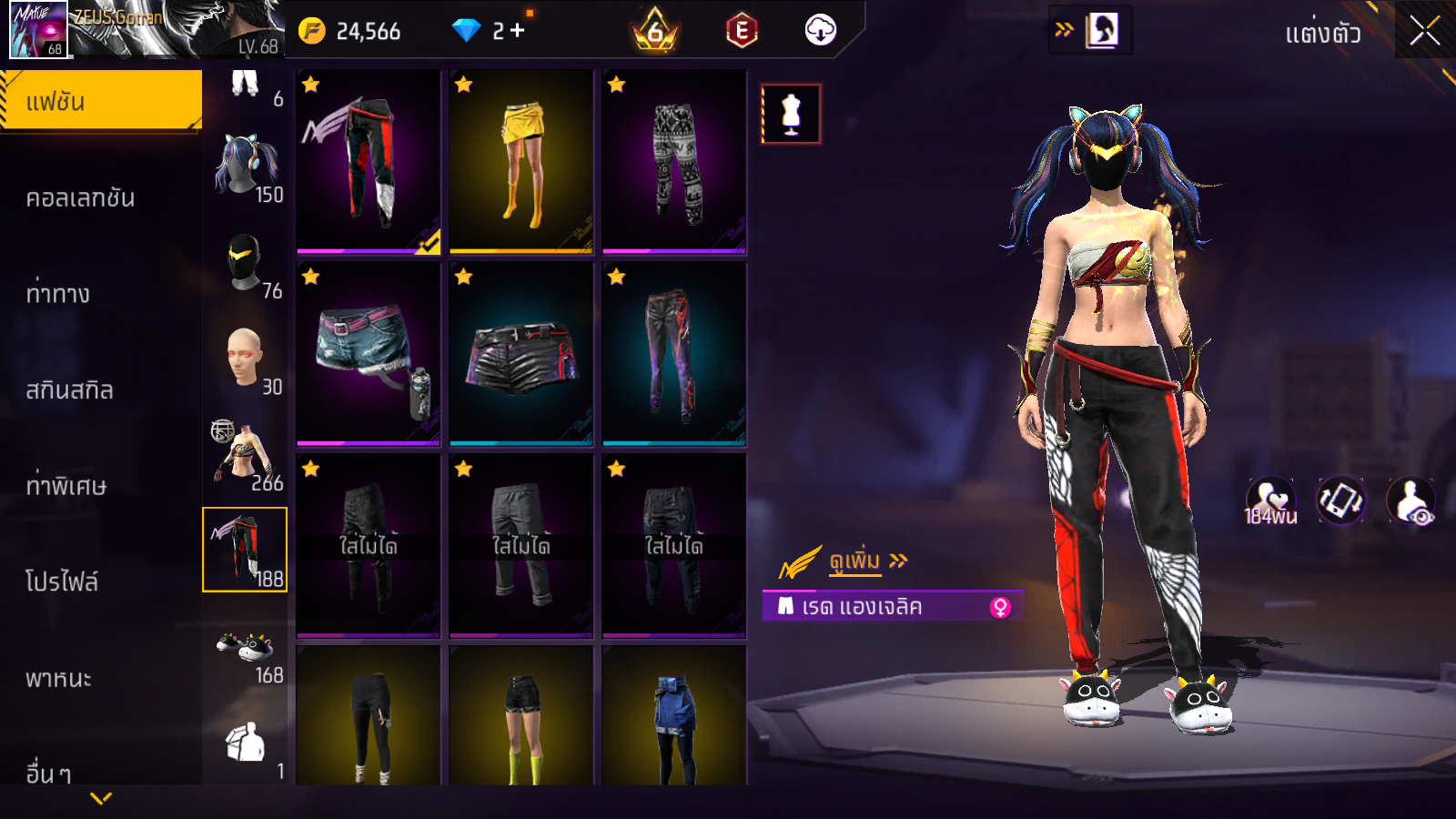Open the Emotes menu
Image resolution: width=1456 pixels, height=819 pixels.
(58, 294)
